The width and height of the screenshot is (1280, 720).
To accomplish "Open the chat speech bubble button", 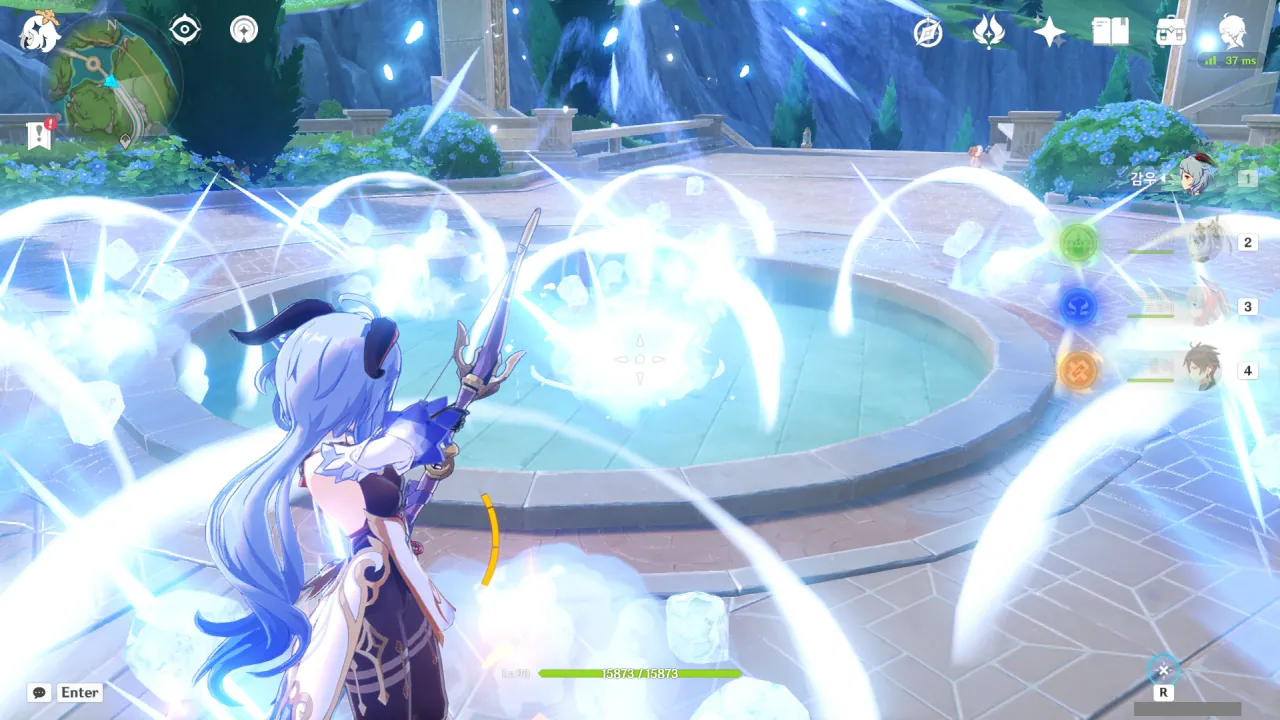I will 40,692.
